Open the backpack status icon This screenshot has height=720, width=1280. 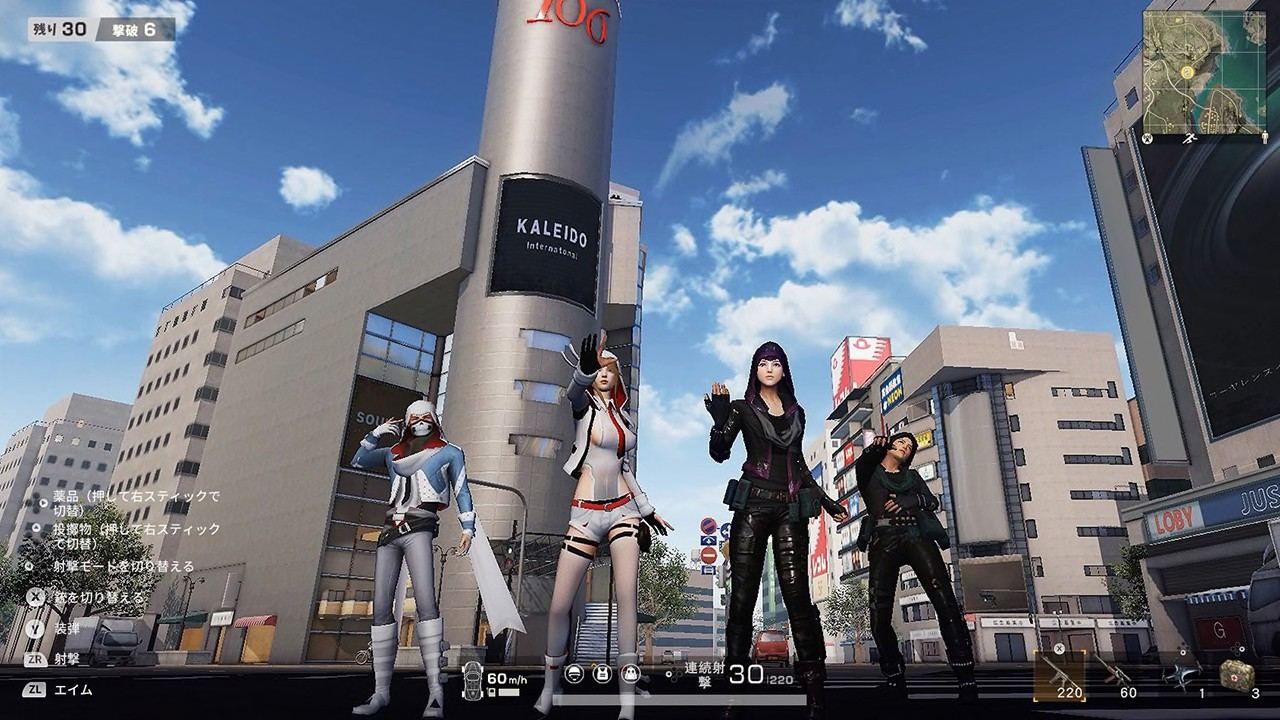click(630, 673)
